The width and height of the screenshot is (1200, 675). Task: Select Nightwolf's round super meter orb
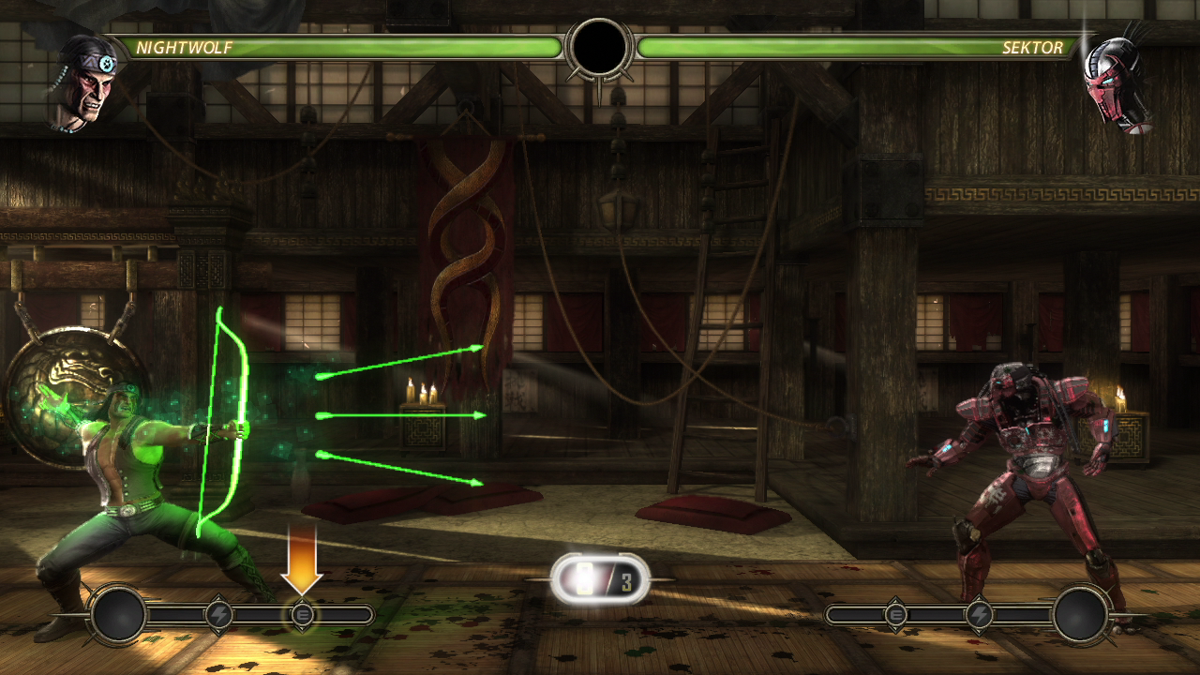(x=119, y=615)
